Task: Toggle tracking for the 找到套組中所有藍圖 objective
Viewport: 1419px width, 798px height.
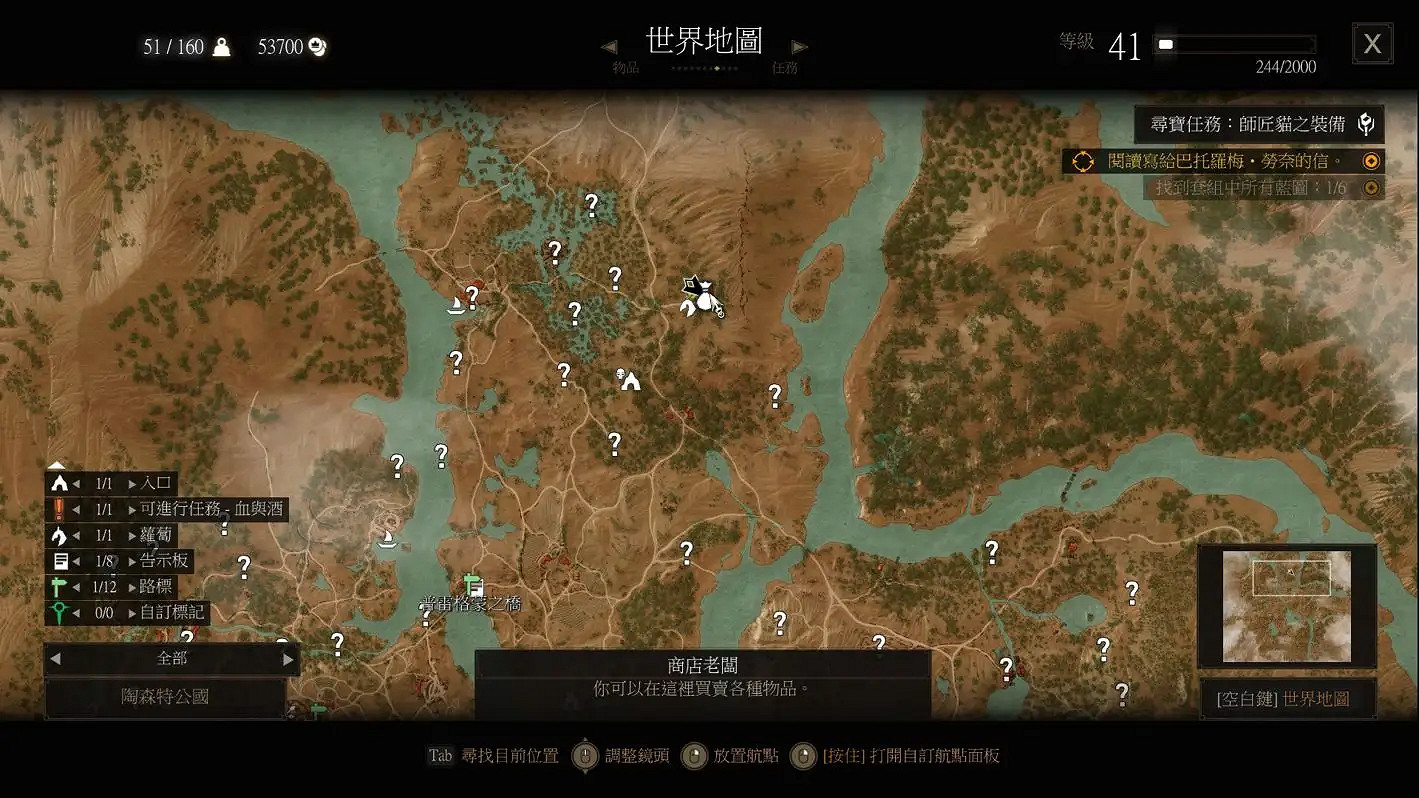Action: (x=1372, y=186)
